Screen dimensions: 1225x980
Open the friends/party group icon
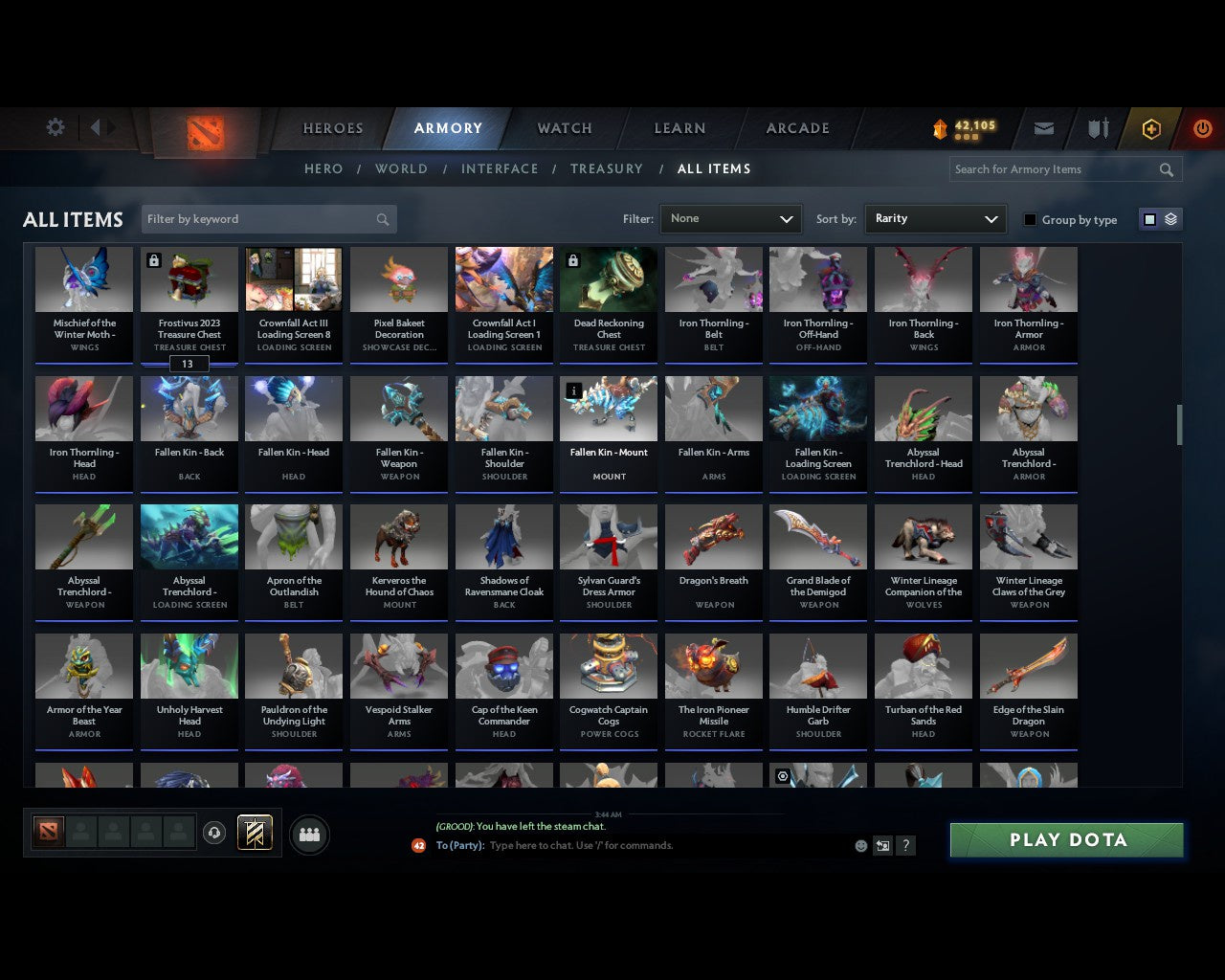309,835
